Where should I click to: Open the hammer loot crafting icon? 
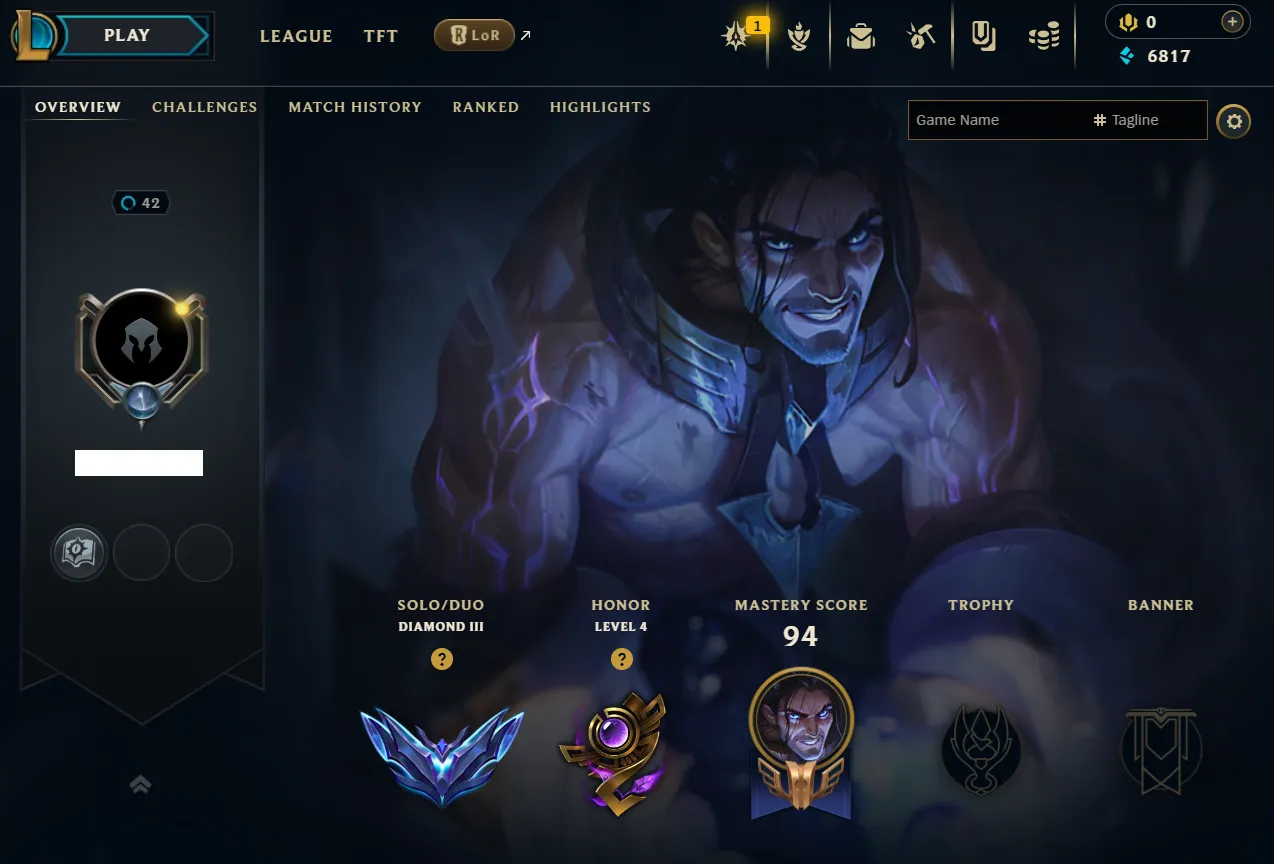tap(921, 37)
